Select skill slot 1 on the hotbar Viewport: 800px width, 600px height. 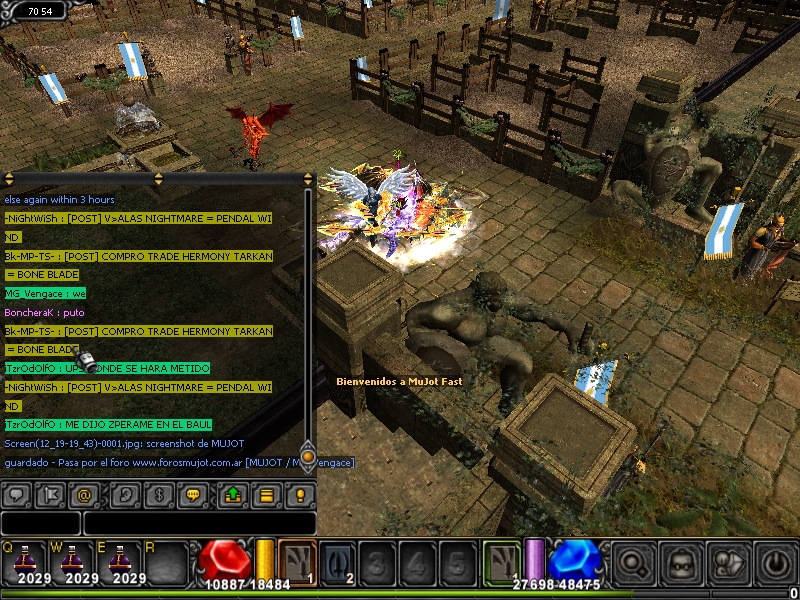pos(297,561)
